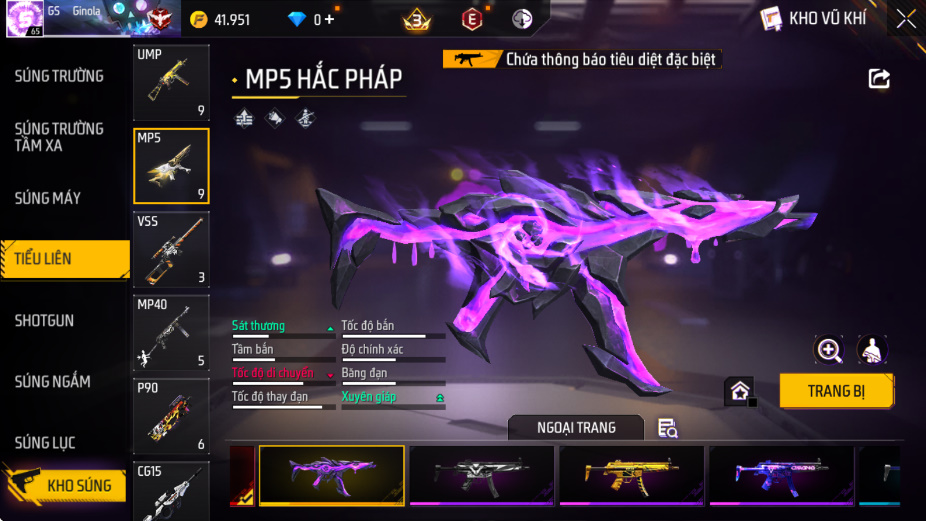Select the MP40 weapon tile

(171, 333)
